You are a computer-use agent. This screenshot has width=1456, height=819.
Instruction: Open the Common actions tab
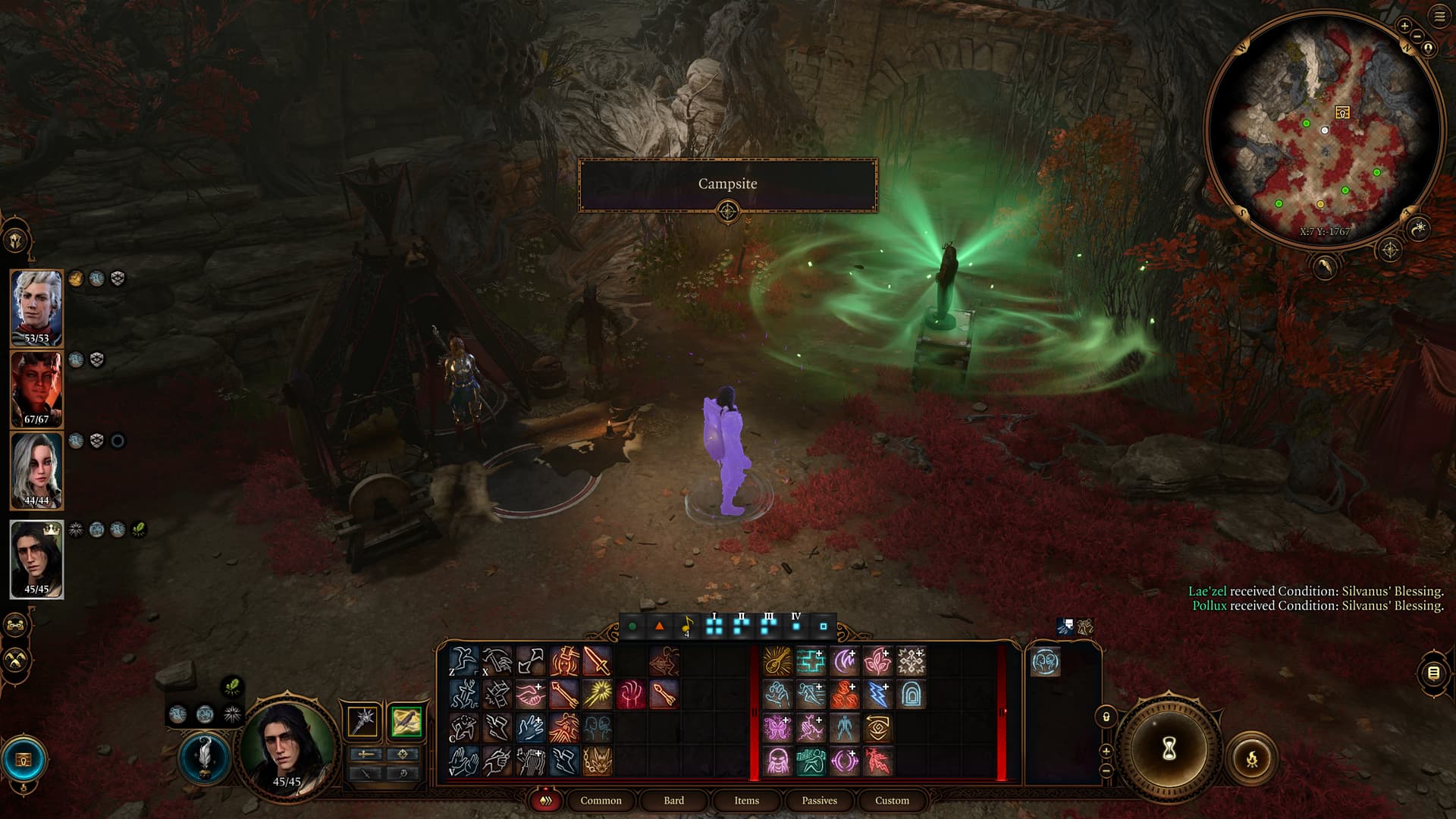[x=601, y=800]
